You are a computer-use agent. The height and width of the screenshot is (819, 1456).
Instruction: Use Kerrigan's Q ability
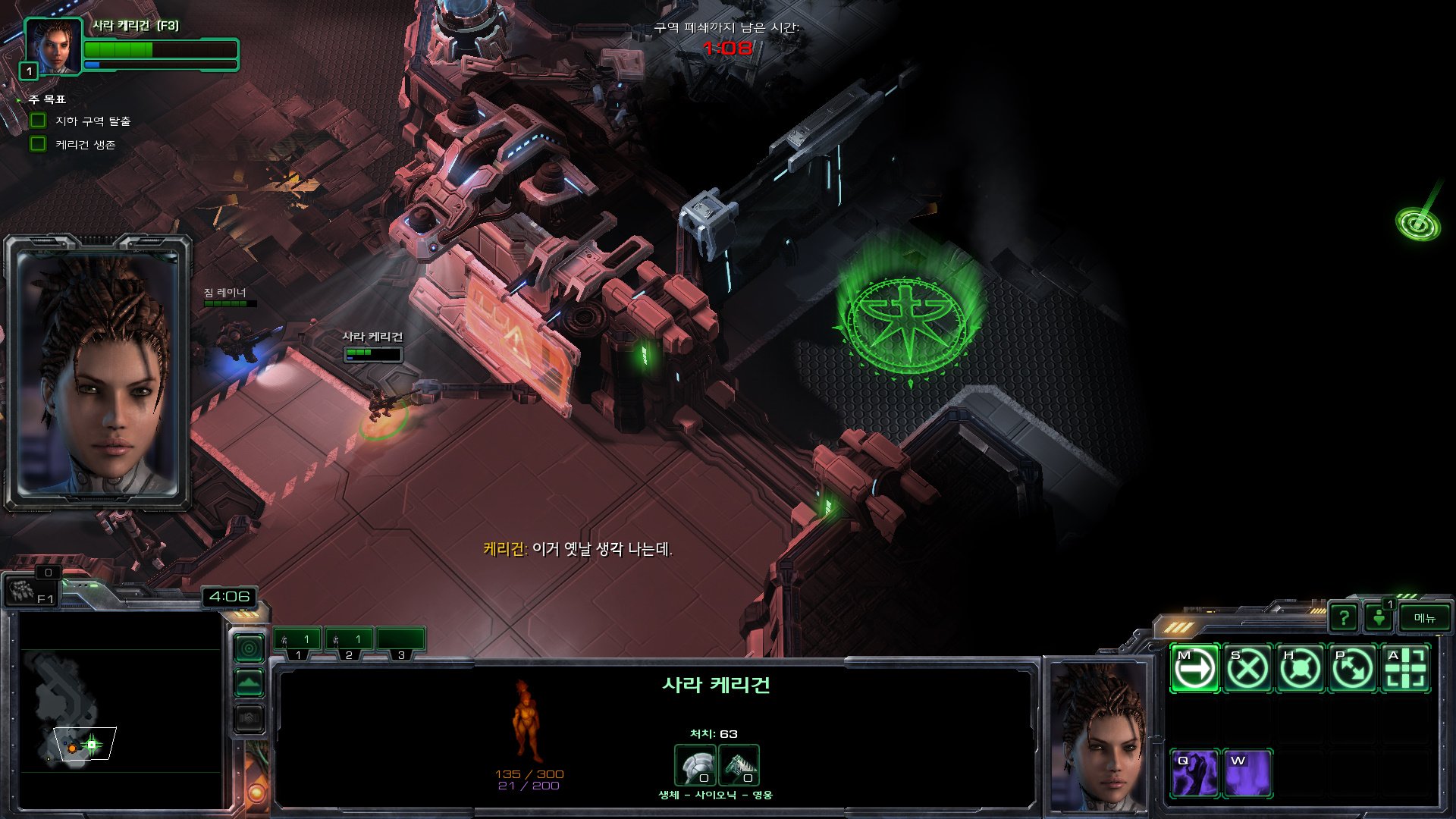(x=1194, y=773)
